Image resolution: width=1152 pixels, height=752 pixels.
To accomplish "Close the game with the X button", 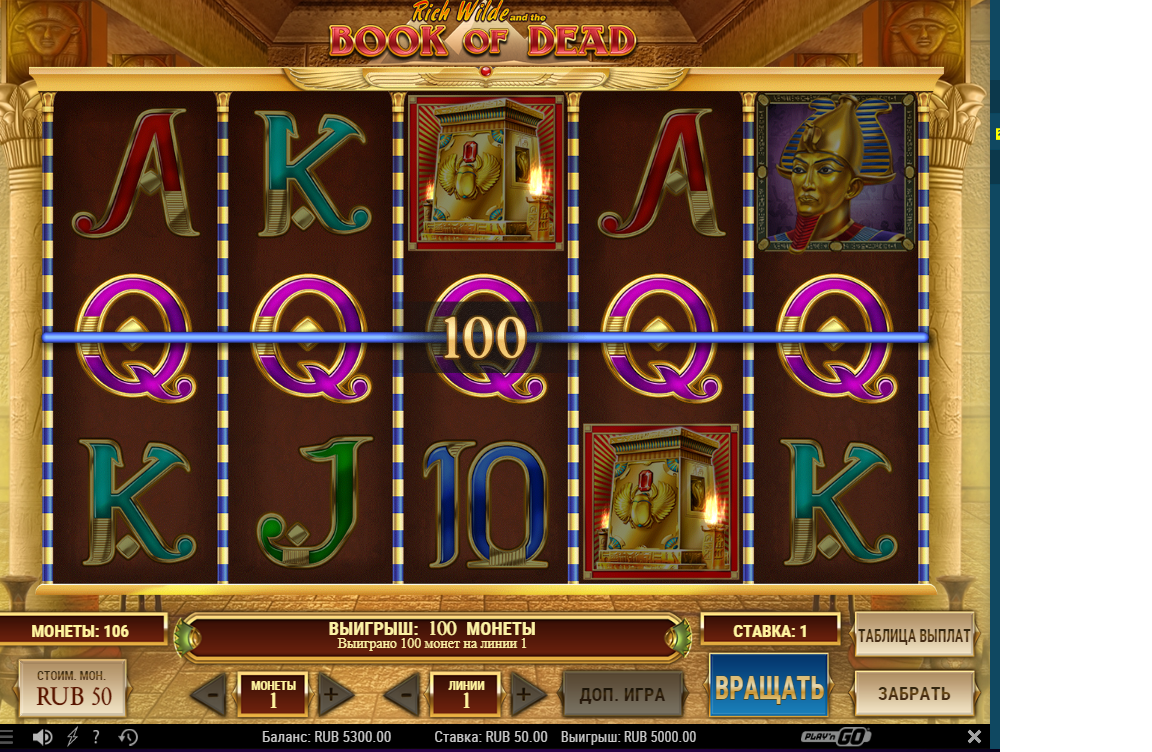I will (974, 737).
